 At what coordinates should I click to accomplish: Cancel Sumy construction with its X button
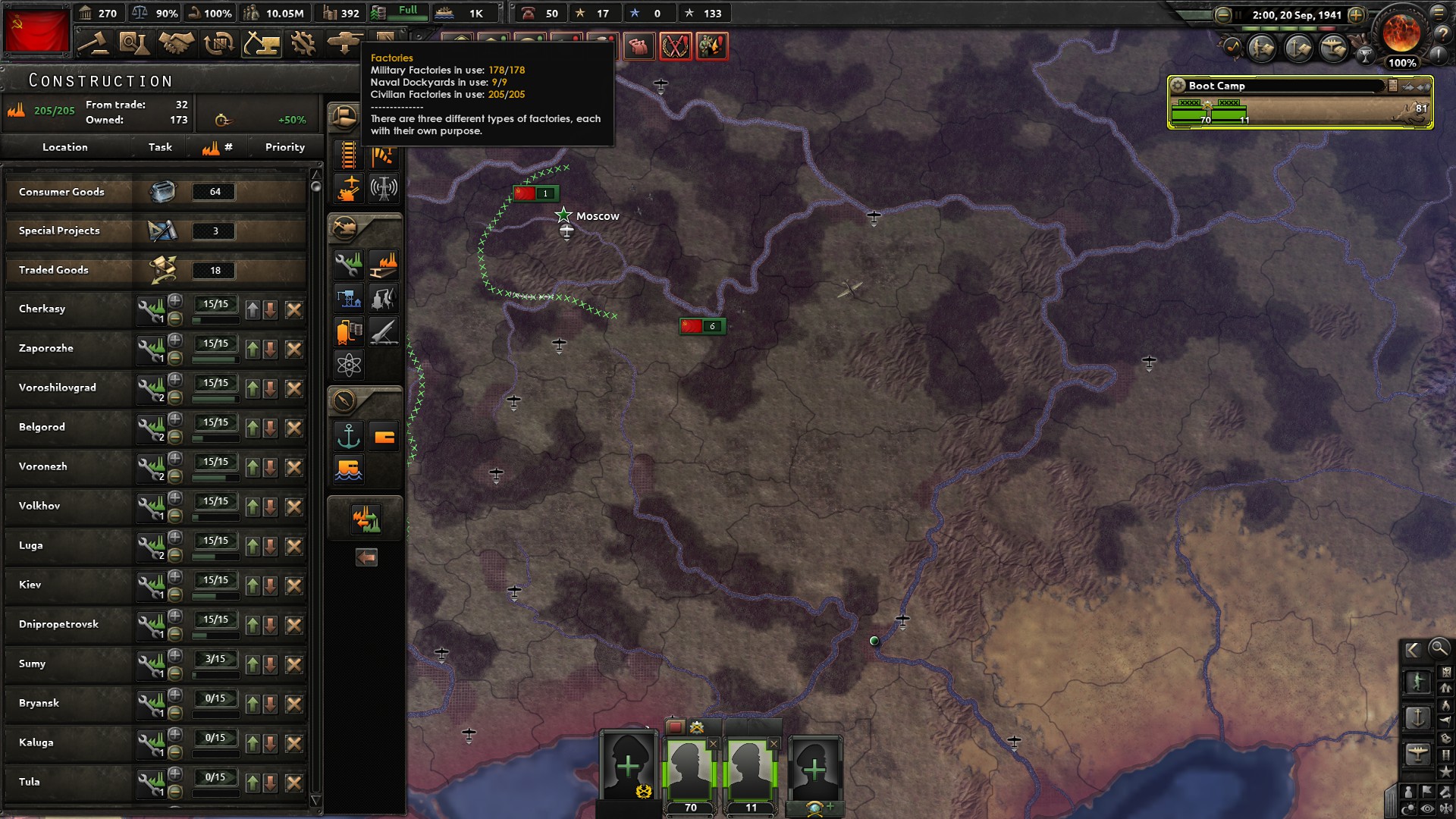pos(293,664)
